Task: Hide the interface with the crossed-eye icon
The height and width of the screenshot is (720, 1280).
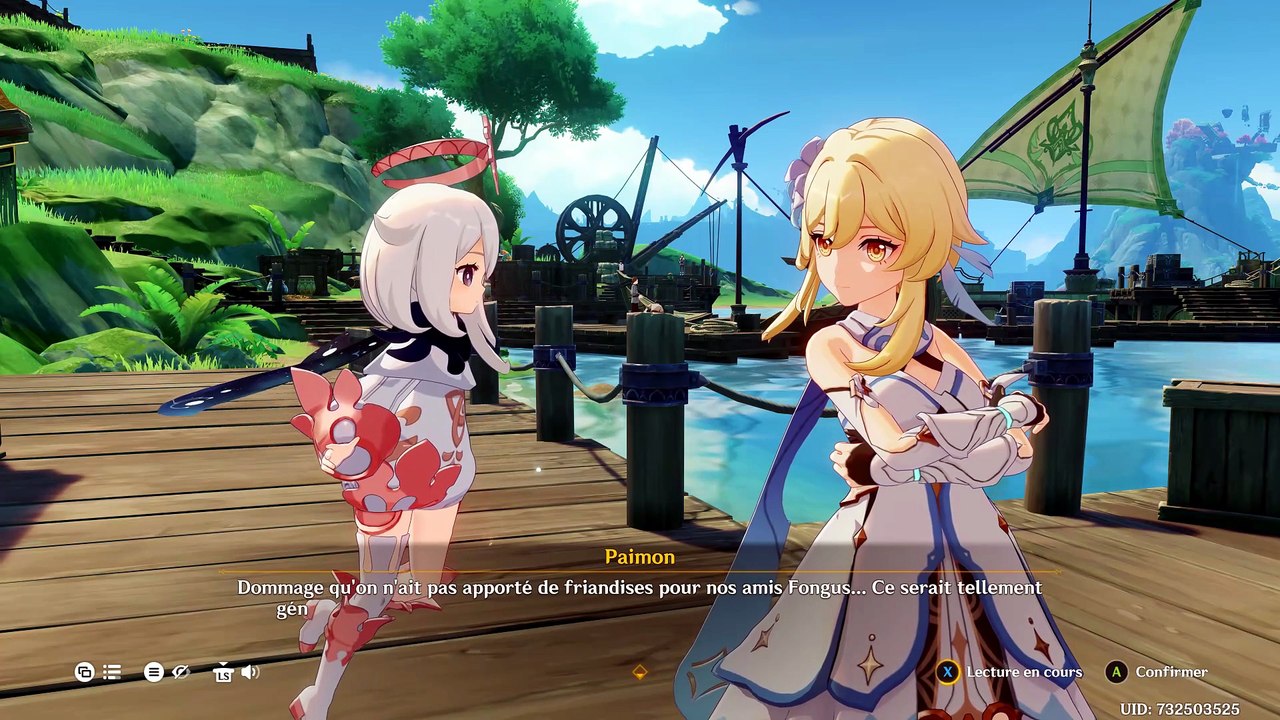Action: point(181,673)
